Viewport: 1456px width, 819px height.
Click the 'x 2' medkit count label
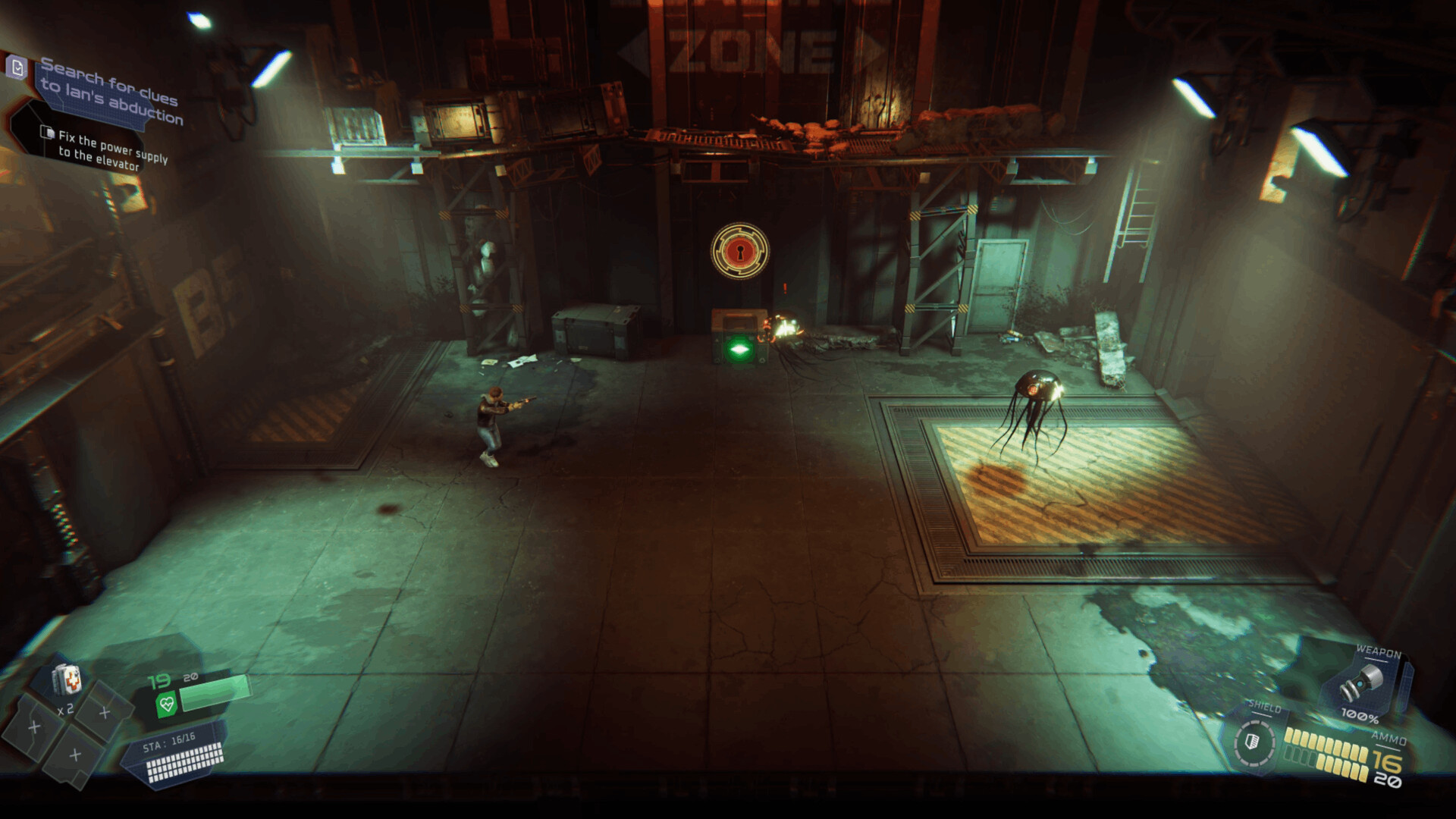67,711
